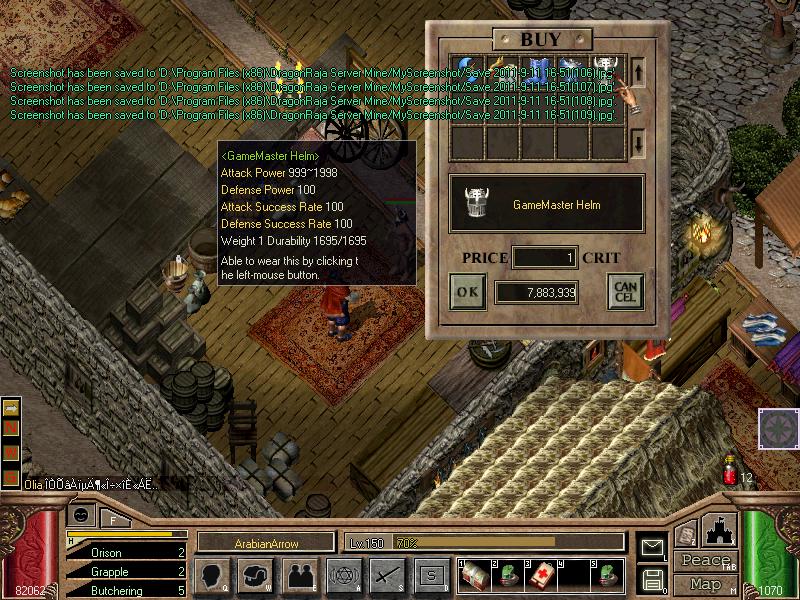Select the blue crescent item in the shop
This screenshot has width=800, height=600.
(x=467, y=71)
